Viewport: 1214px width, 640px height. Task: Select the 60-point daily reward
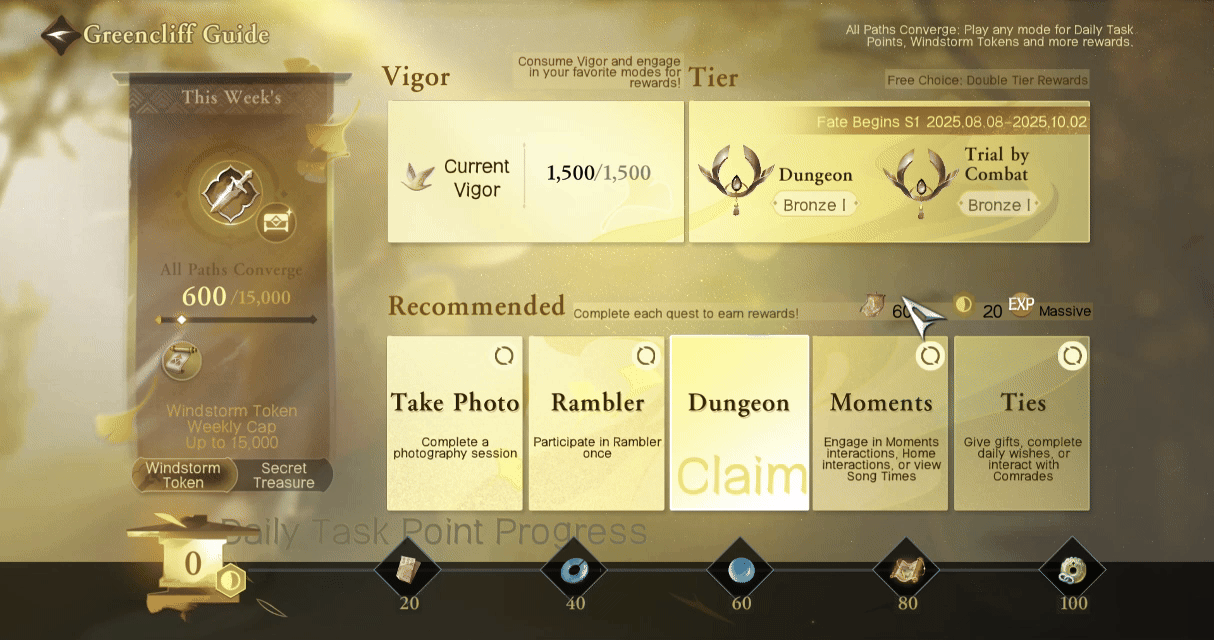740,572
